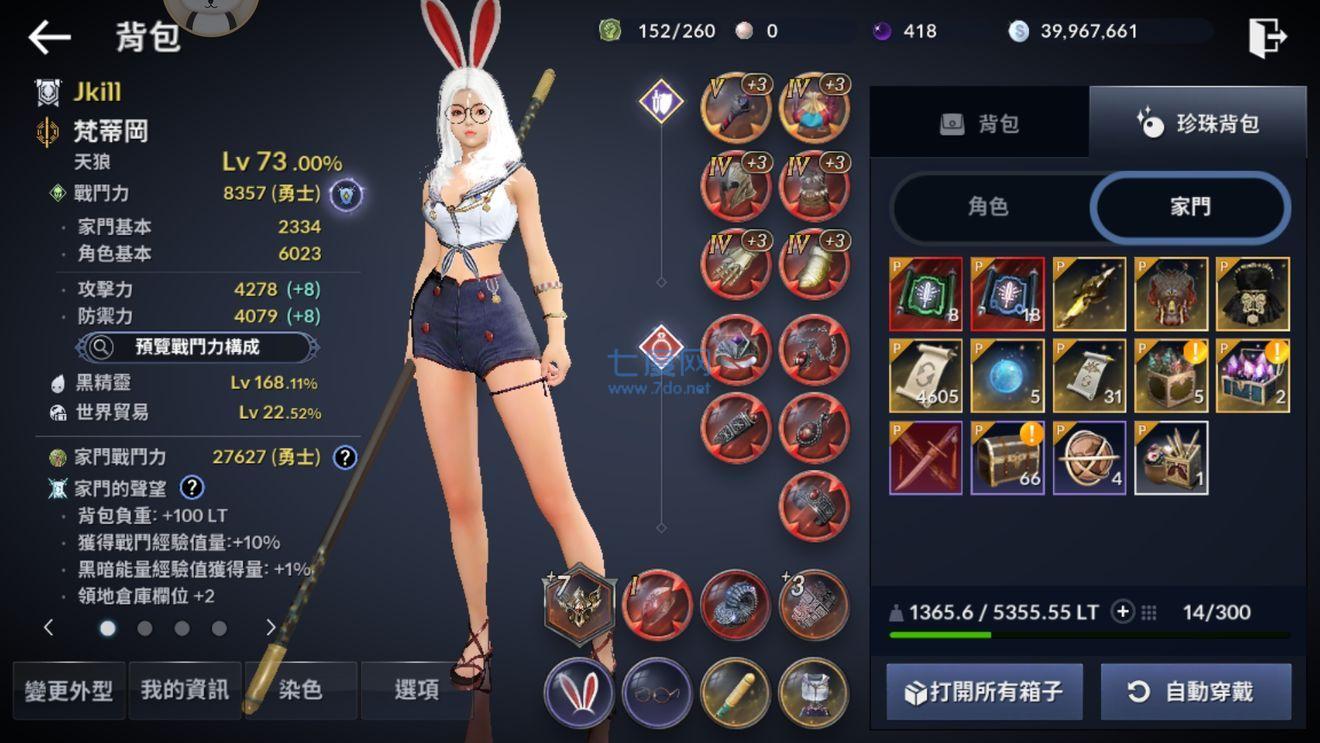Click the blue orb item with count 5
This screenshot has height=743, width=1320.
tap(1007, 376)
